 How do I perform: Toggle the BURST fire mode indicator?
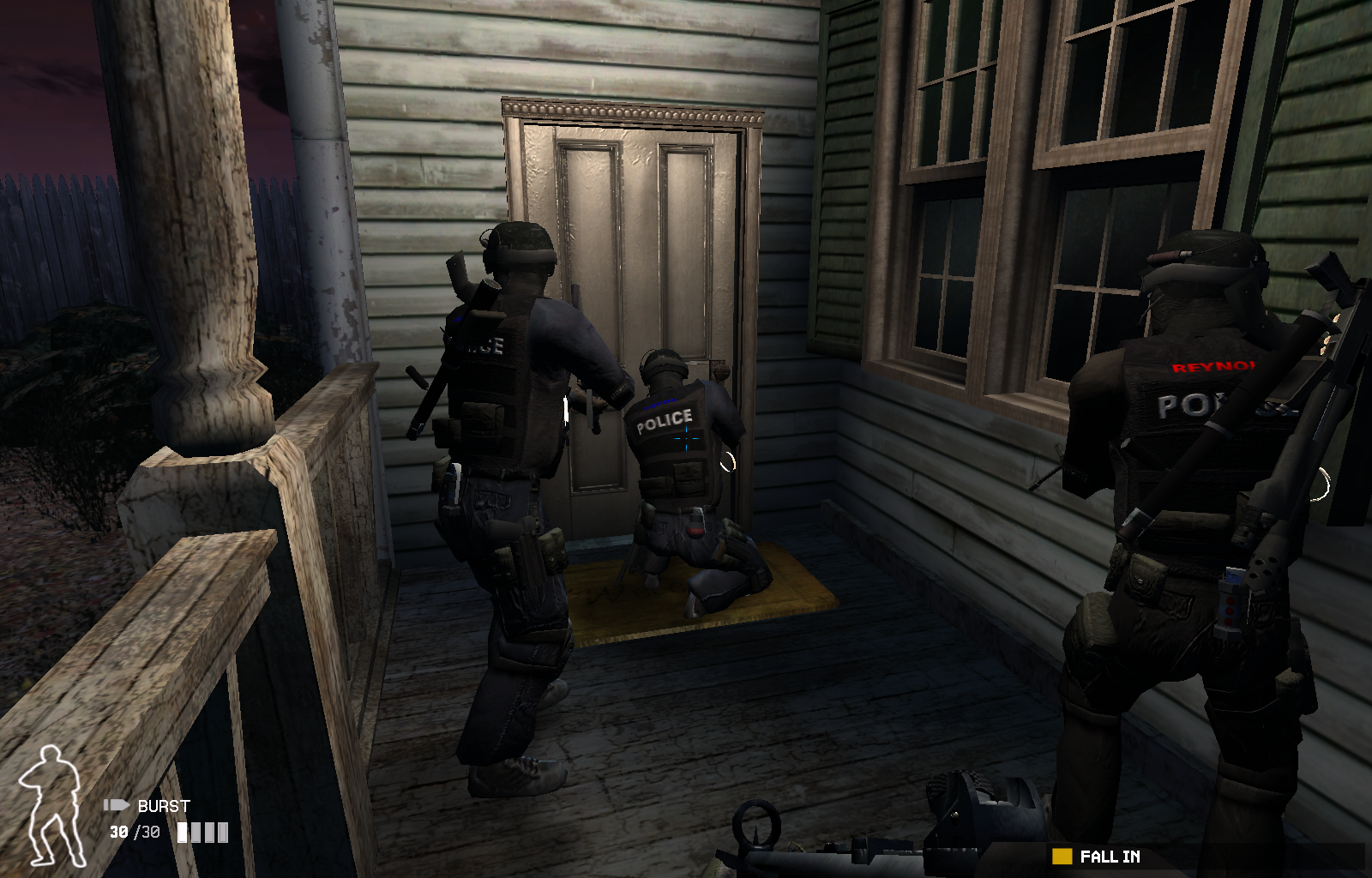(165, 806)
